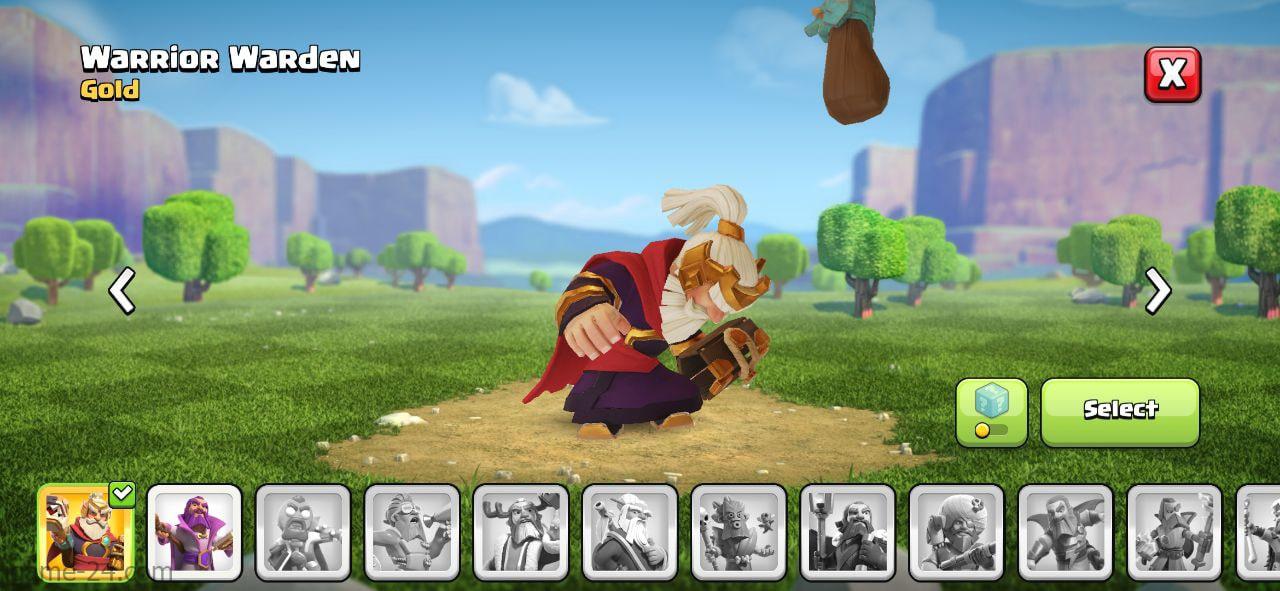1280x591 pixels.
Task: Choose the gold Warrior Warden skin thumbnail
Action: 85,532
